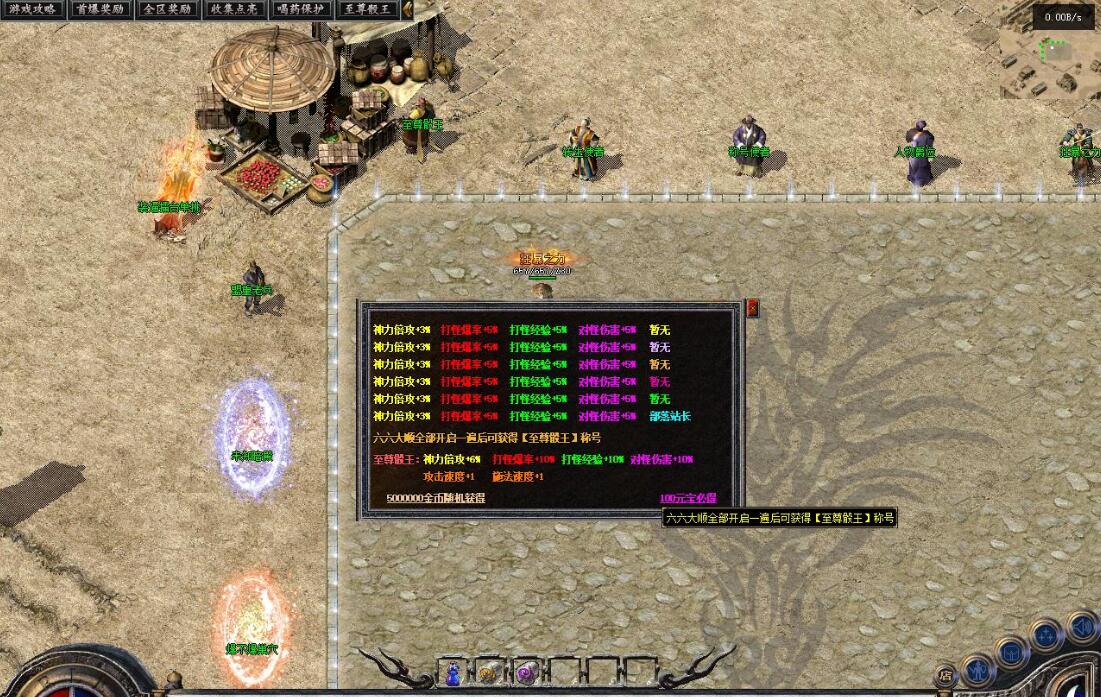Open the 全区奖励 server reward menu
Image resolution: width=1101 pixels, height=697 pixels.
(x=167, y=10)
